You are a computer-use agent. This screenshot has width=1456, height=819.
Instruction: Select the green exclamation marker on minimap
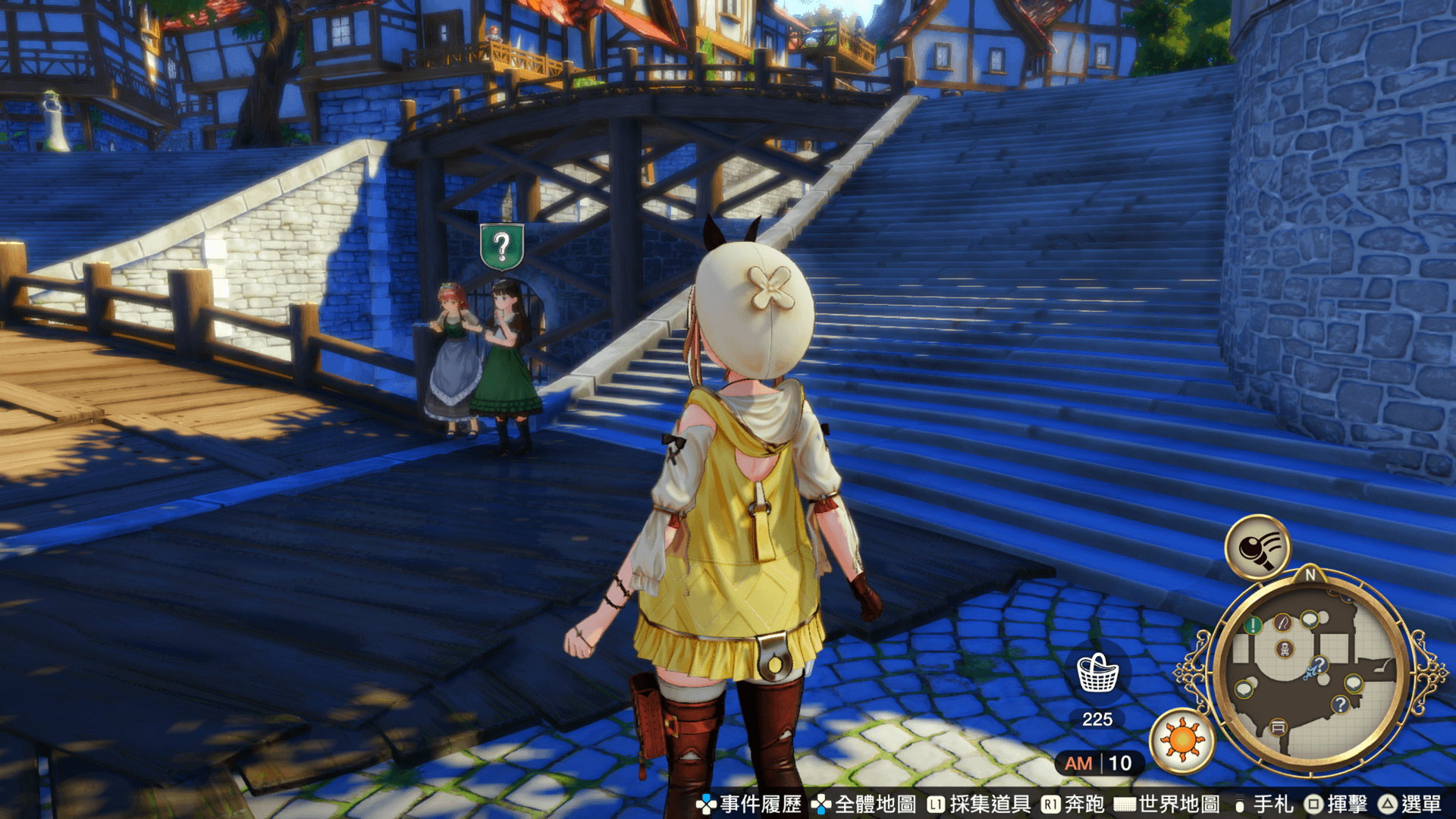[1253, 626]
